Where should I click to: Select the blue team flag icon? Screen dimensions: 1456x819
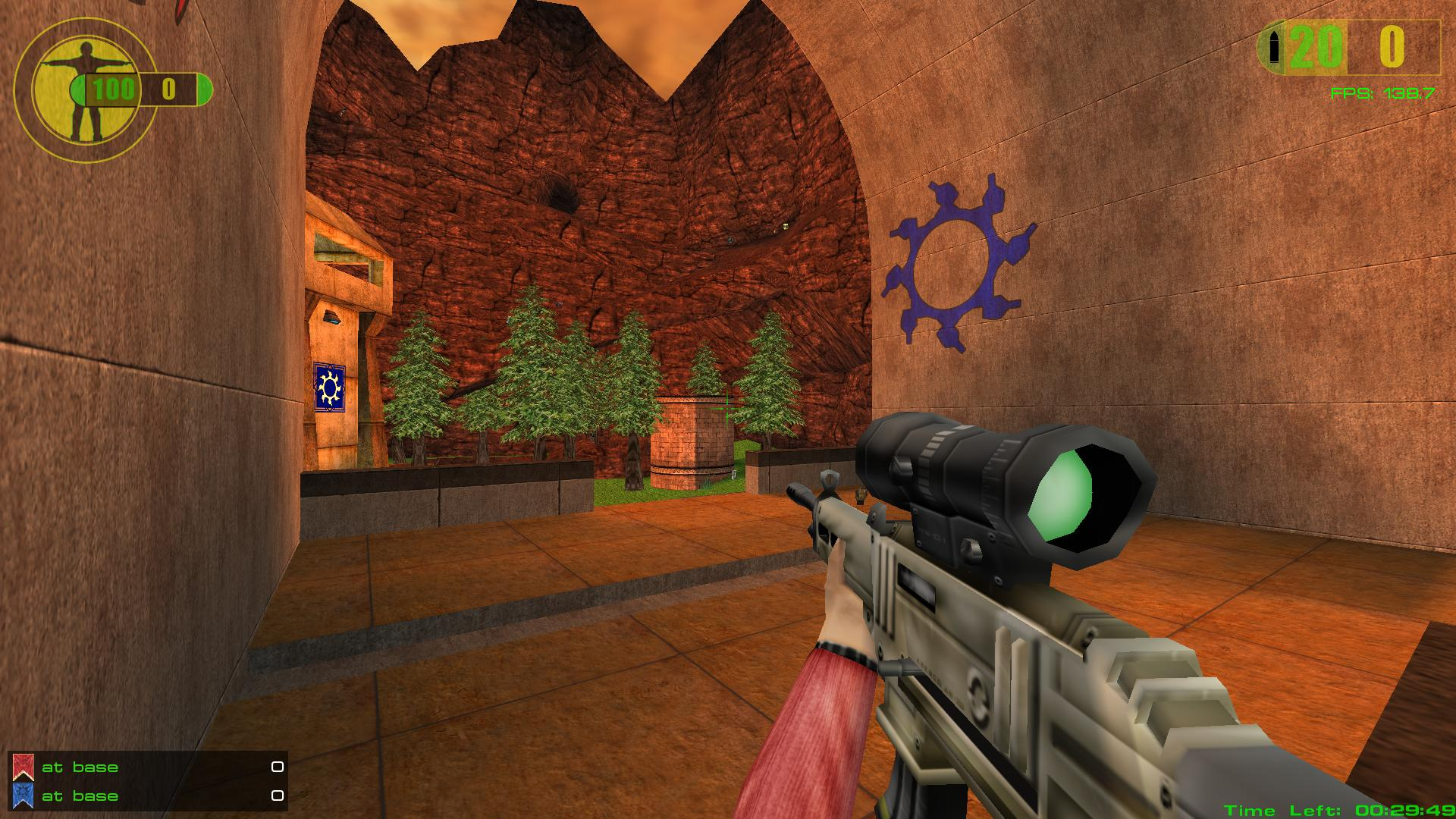point(24,795)
